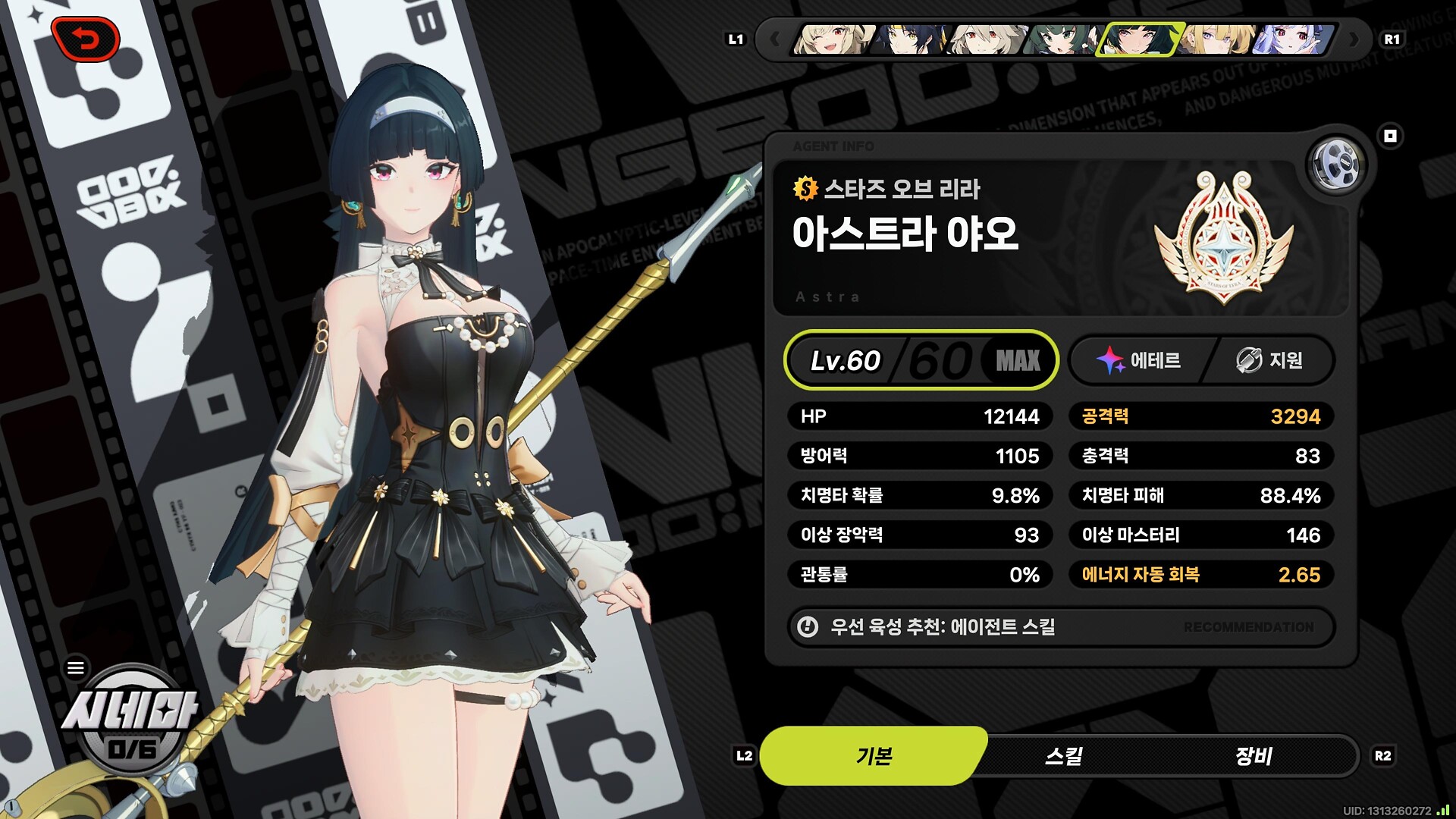1456x819 pixels.
Task: Switch to the 스킬 tab
Action: tap(1063, 756)
